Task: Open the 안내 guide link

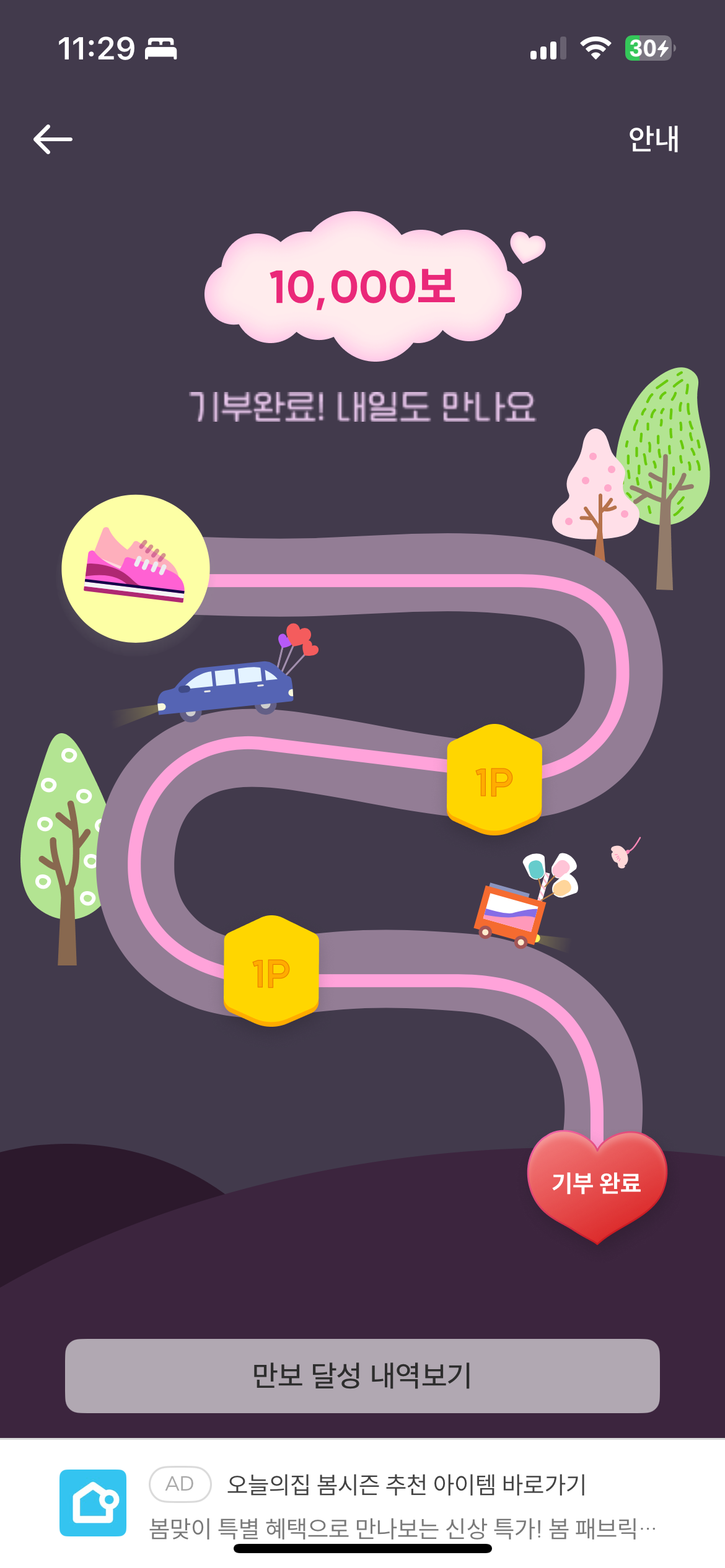Action: click(x=653, y=139)
